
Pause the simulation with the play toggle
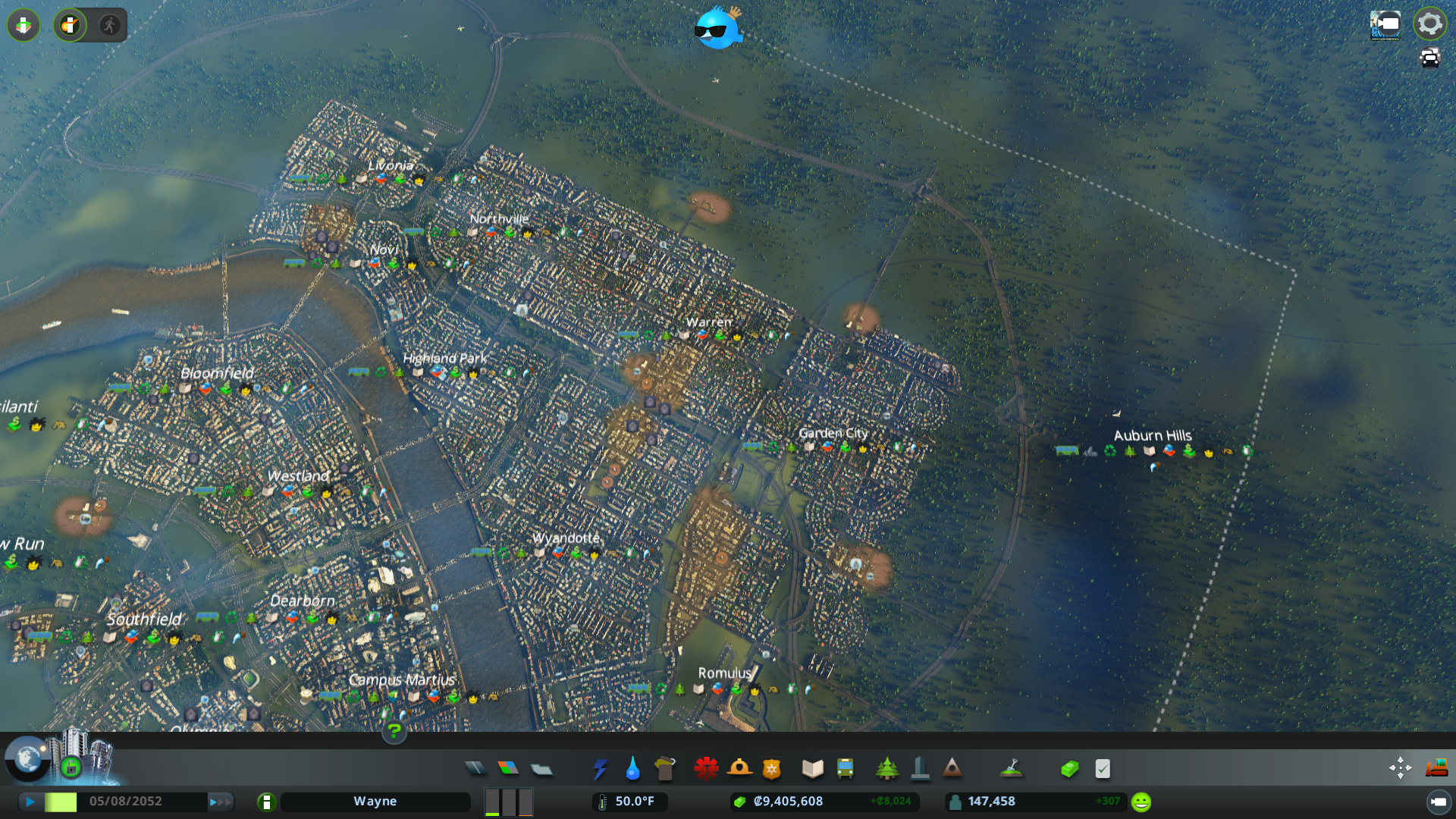coord(30,801)
